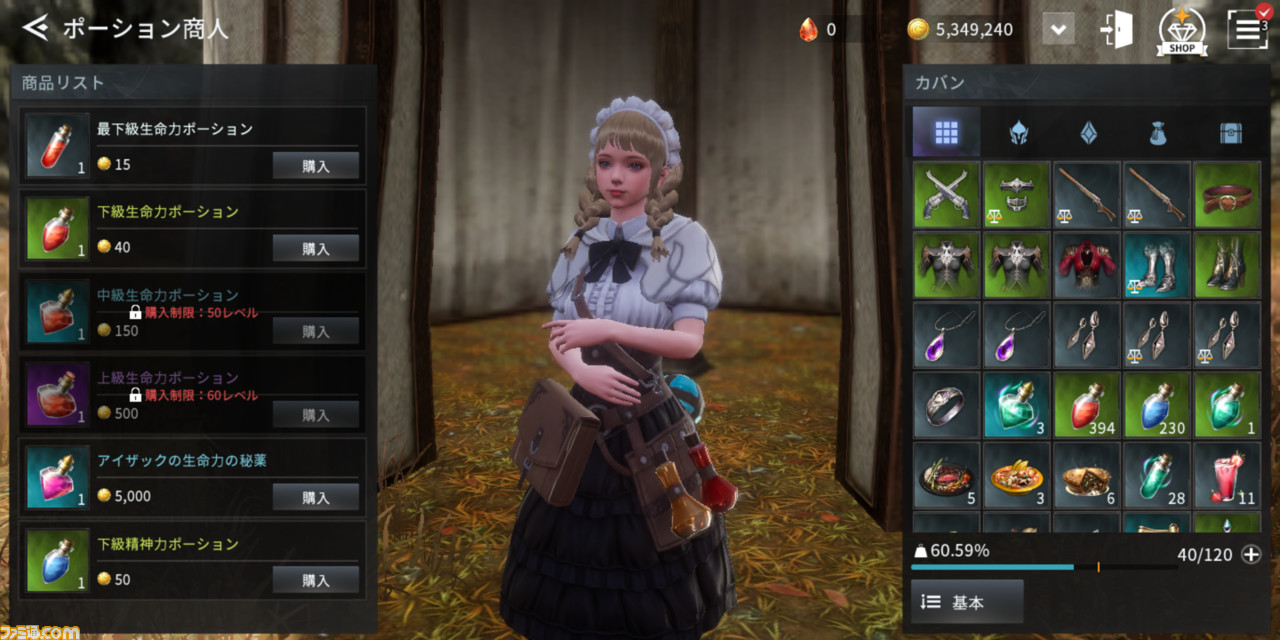The width and height of the screenshot is (1280, 640).
Task: Select the silver ring inventory slot
Action: pyautogui.click(x=946, y=405)
